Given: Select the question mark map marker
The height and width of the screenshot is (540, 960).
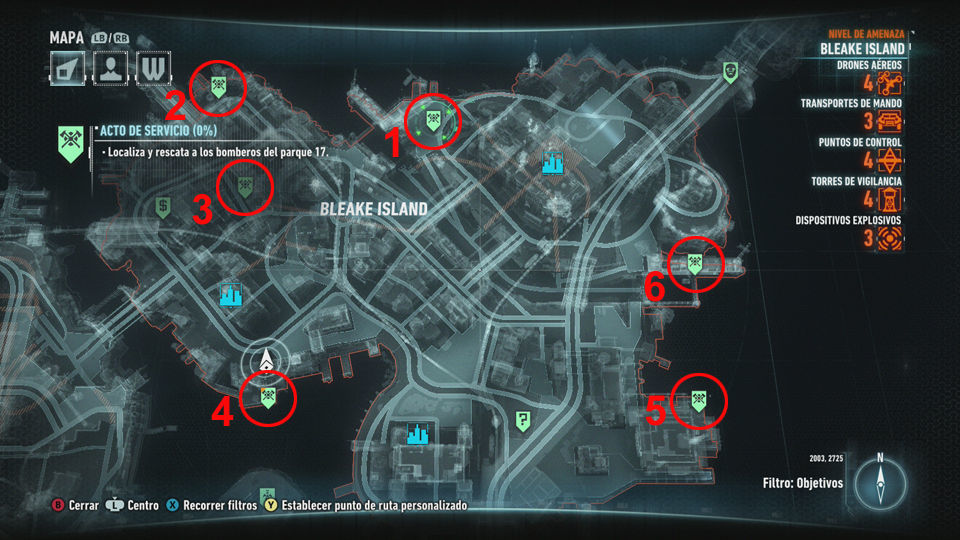Looking at the screenshot, I should coord(521,421).
